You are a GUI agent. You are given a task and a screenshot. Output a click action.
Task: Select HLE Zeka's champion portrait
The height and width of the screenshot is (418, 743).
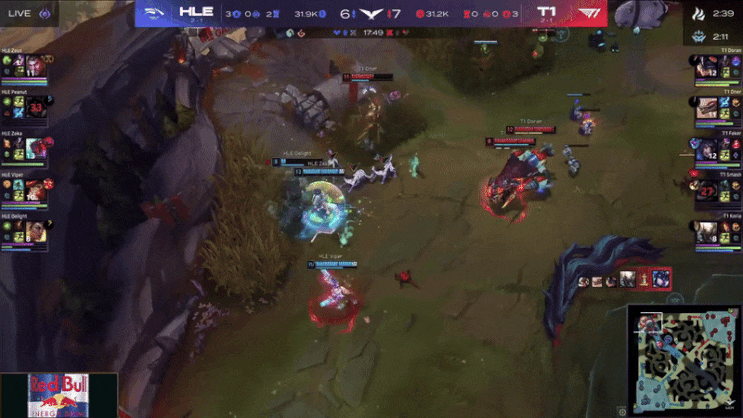pyautogui.click(x=38, y=149)
